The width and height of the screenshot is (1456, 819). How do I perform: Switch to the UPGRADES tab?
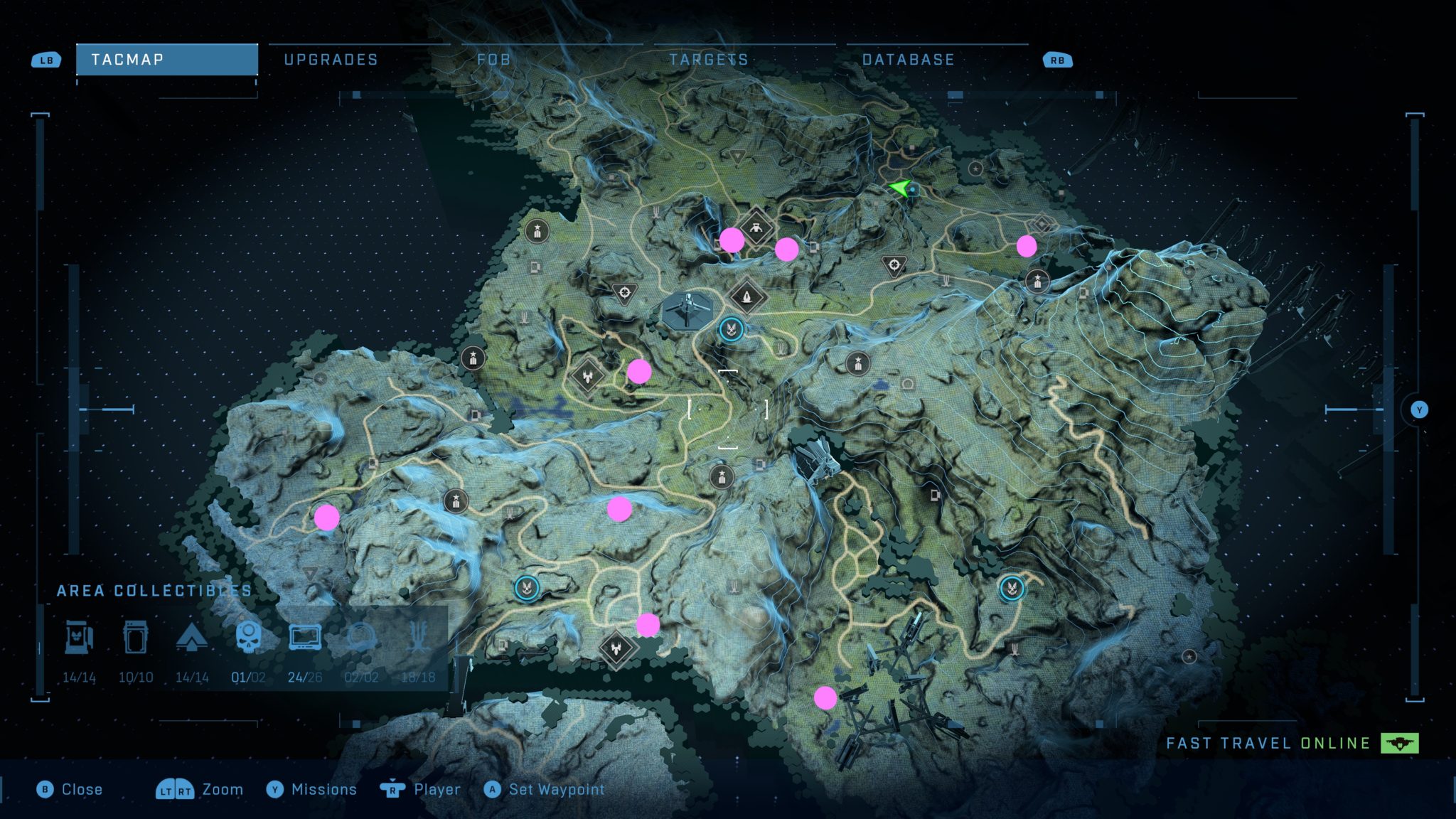tap(331, 60)
